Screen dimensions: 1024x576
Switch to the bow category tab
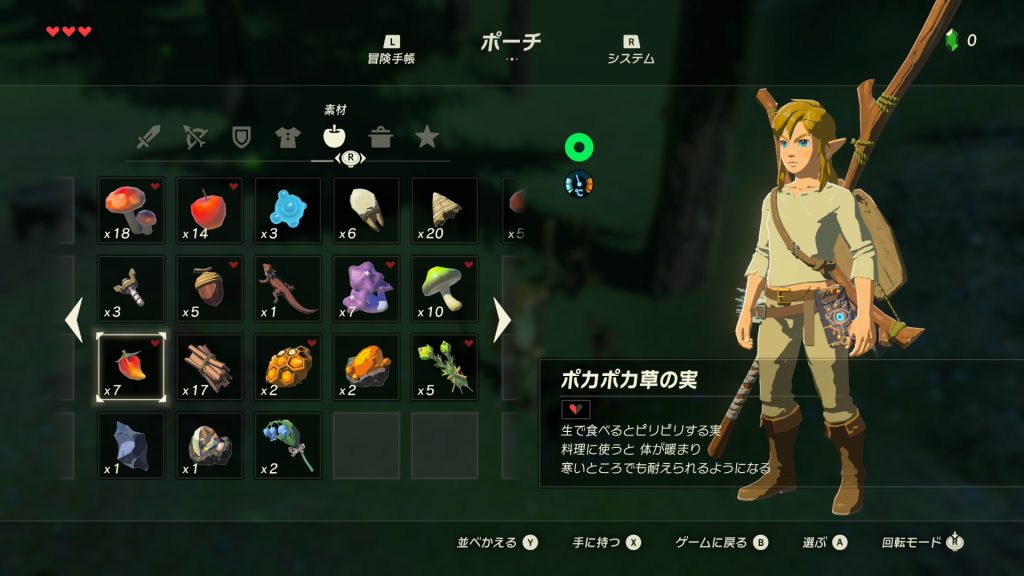[195, 138]
